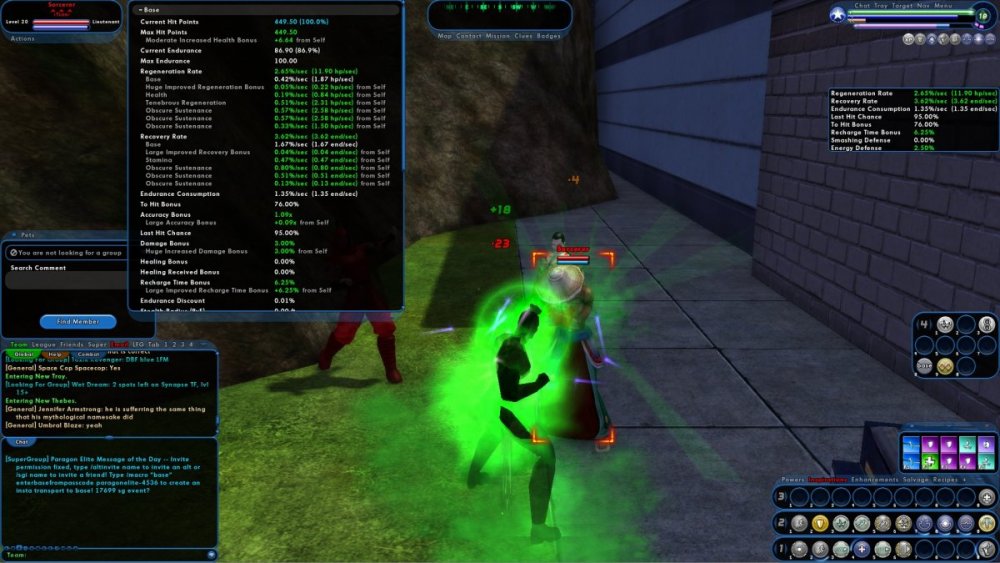This screenshot has height=563, width=1000.
Task: Click the Find Member button
Action: click(77, 321)
